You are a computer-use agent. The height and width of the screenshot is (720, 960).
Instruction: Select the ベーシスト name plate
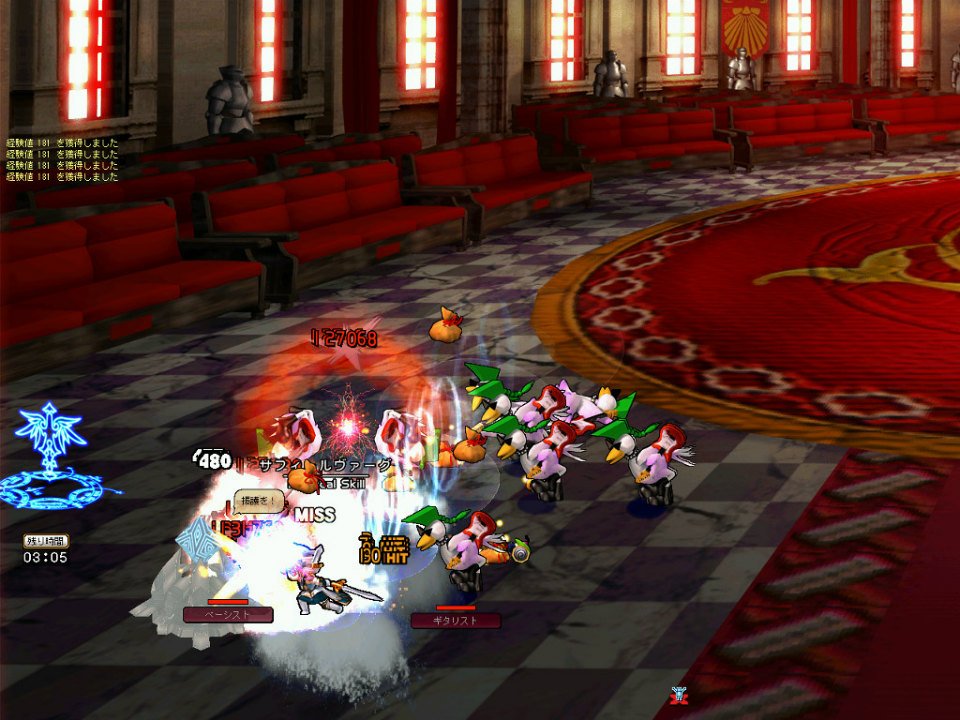(x=228, y=615)
